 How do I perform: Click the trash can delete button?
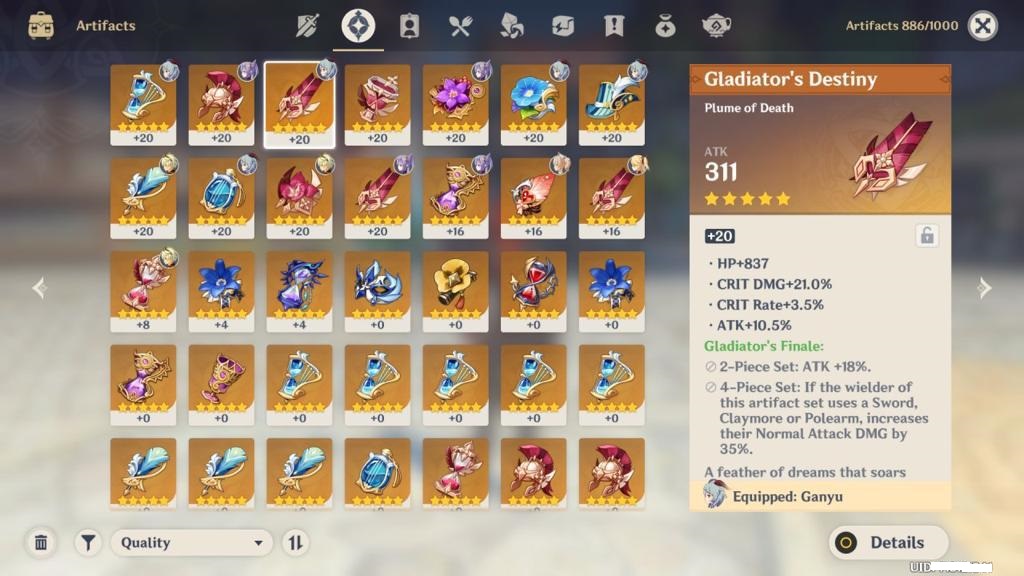41,542
